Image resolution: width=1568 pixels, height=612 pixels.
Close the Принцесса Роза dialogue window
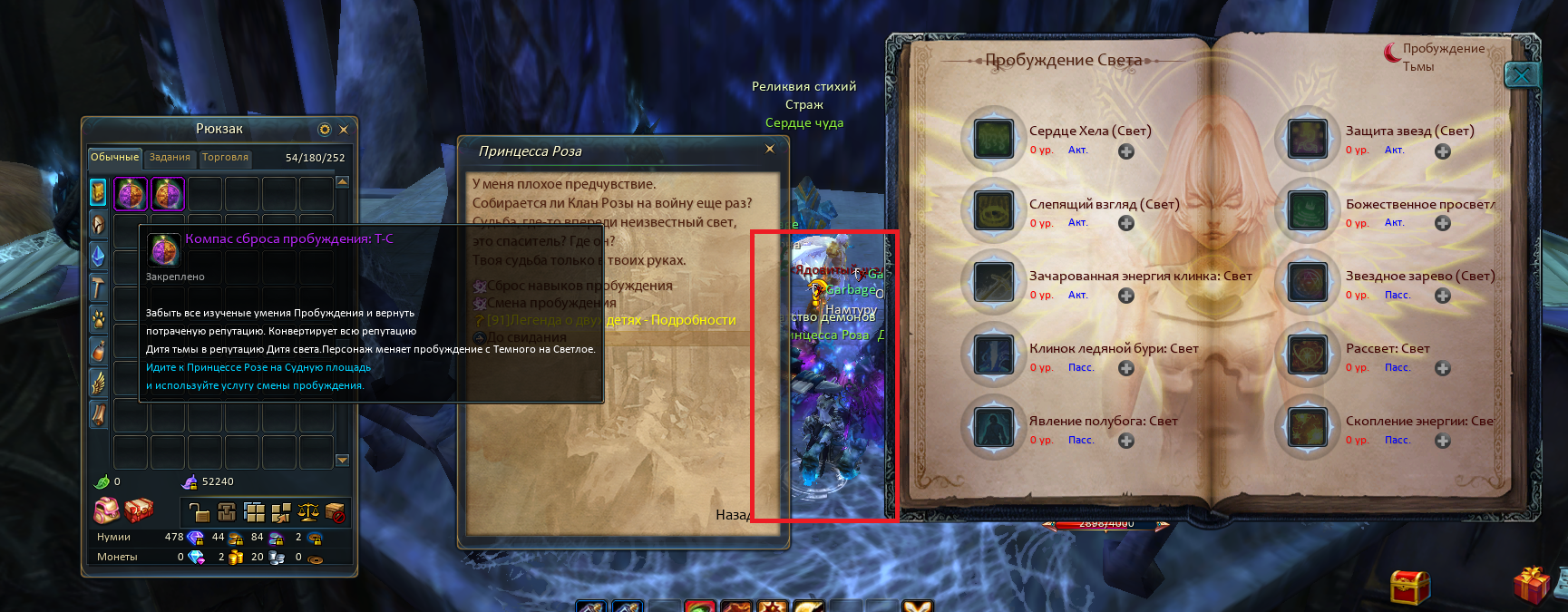(x=770, y=150)
